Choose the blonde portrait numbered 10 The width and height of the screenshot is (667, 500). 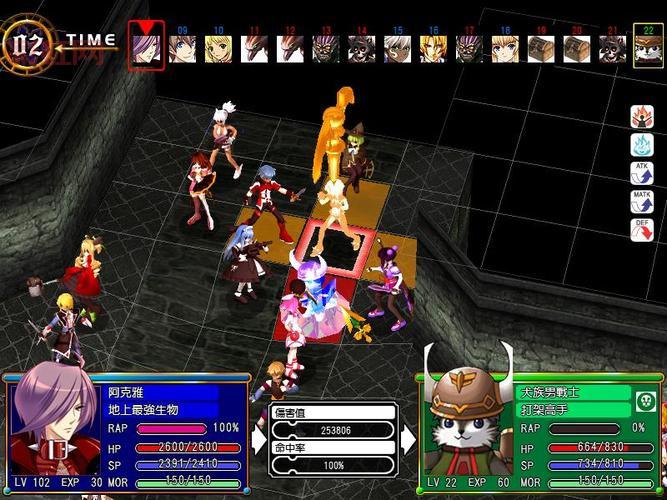point(218,48)
